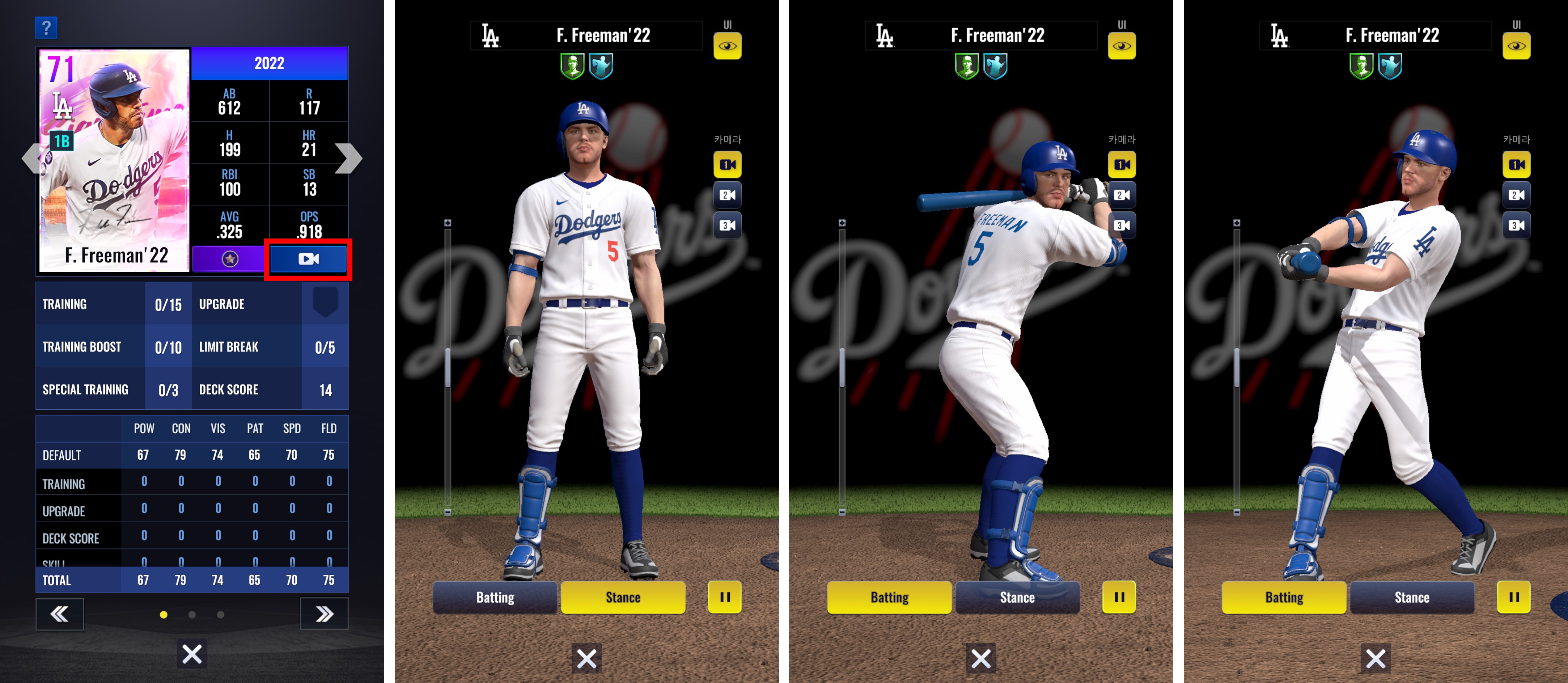
Task: Open the video camera player model view
Action: click(309, 259)
